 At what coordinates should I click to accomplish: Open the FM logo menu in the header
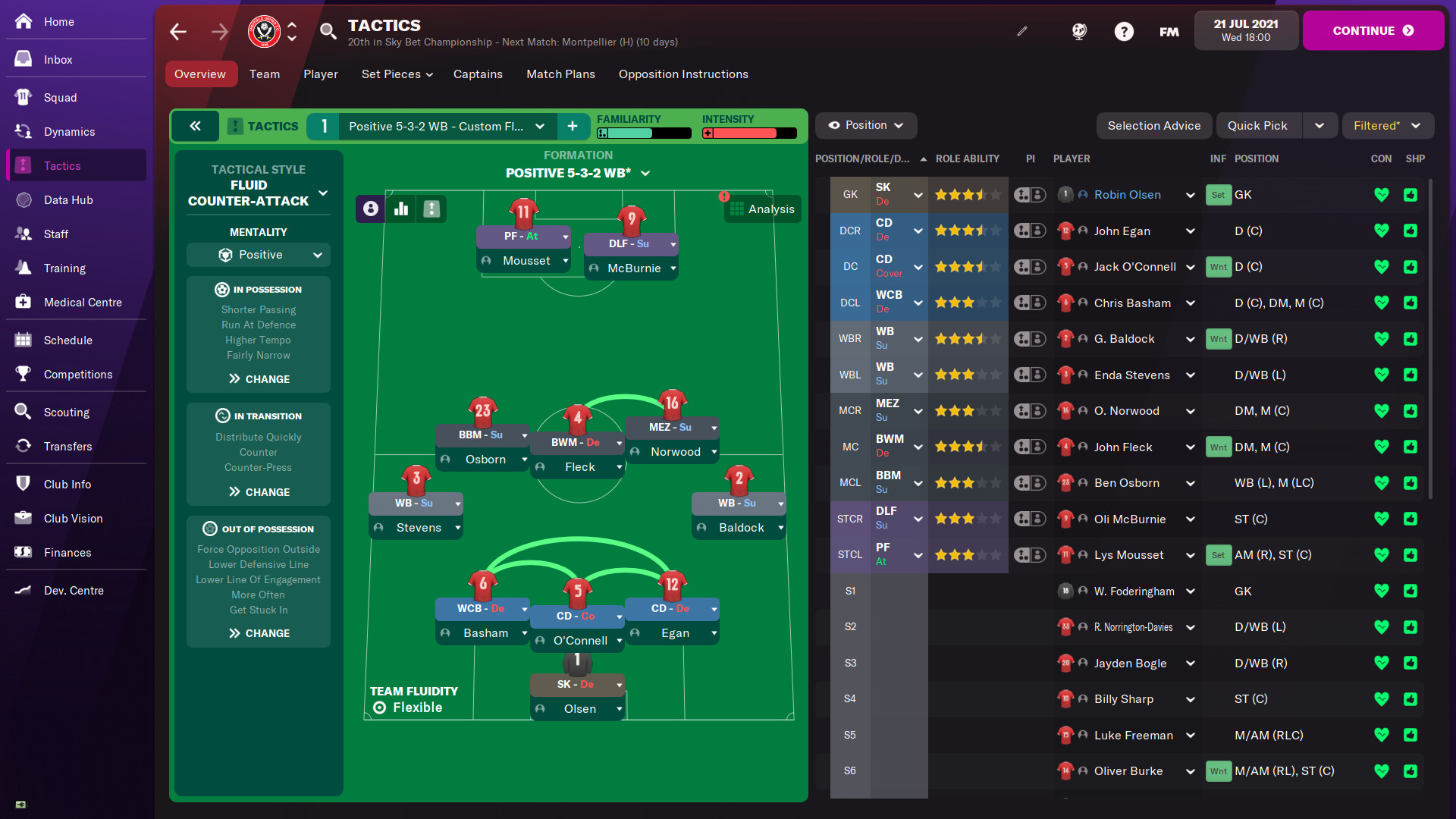click(1168, 31)
